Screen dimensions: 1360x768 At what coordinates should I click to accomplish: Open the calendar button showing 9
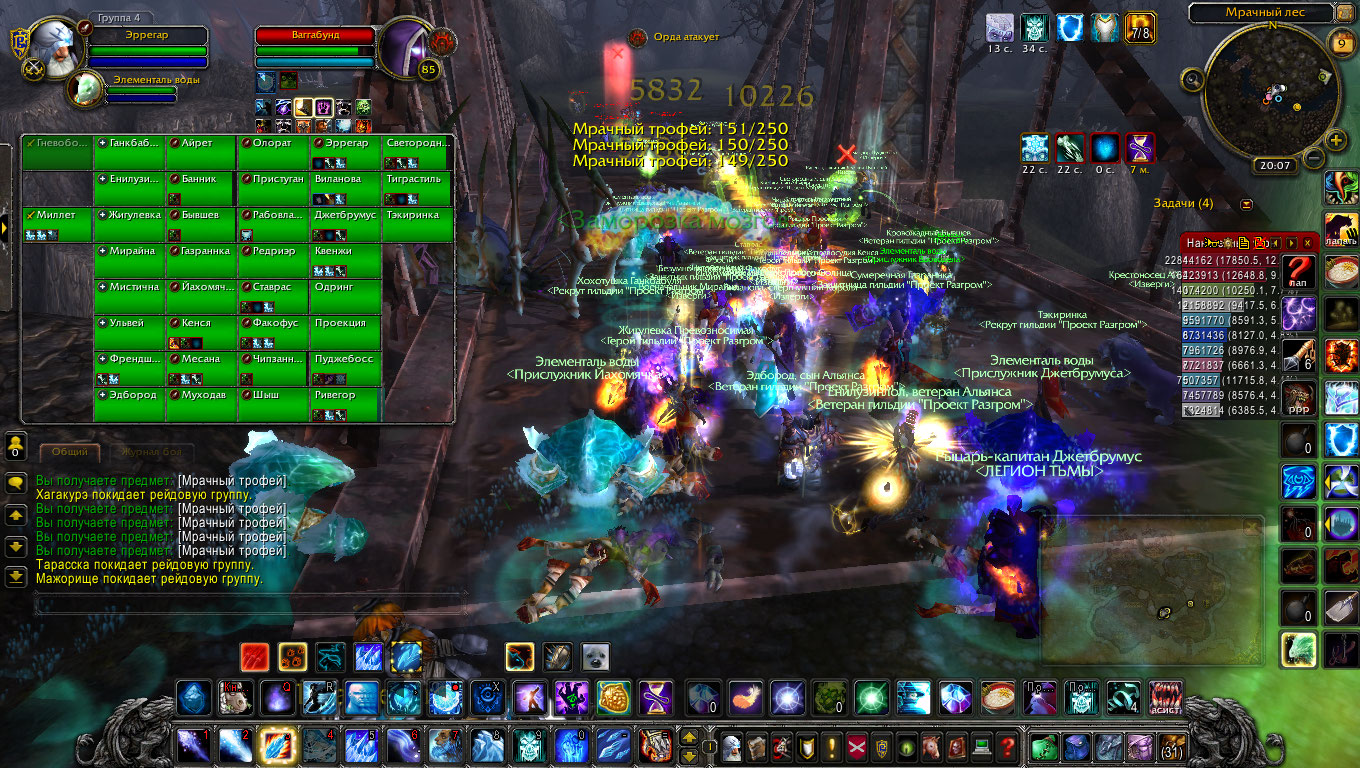click(1342, 43)
